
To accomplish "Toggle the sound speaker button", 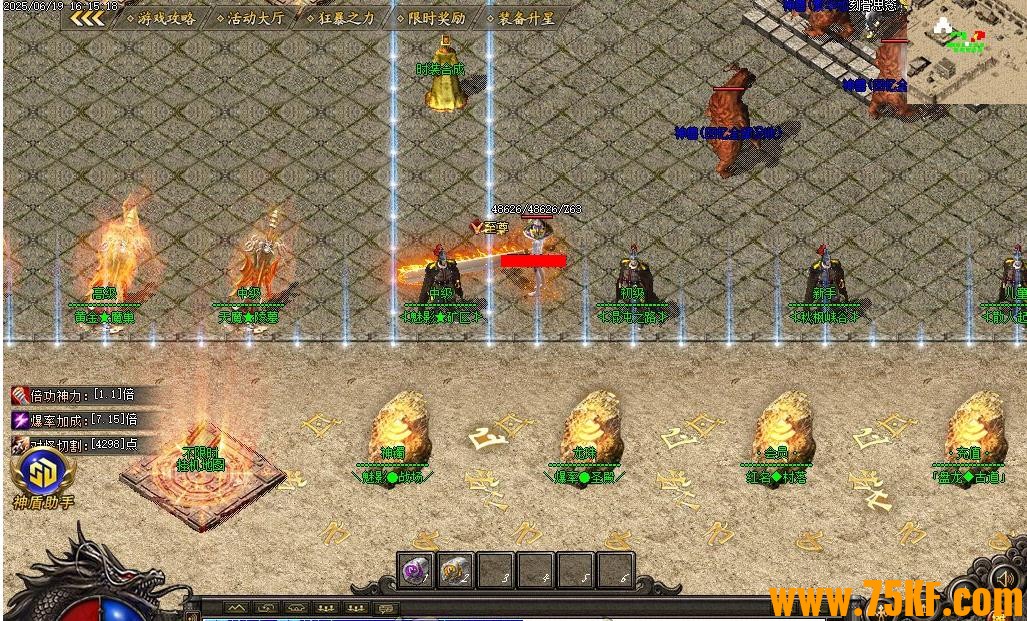I will (x=1005, y=578).
